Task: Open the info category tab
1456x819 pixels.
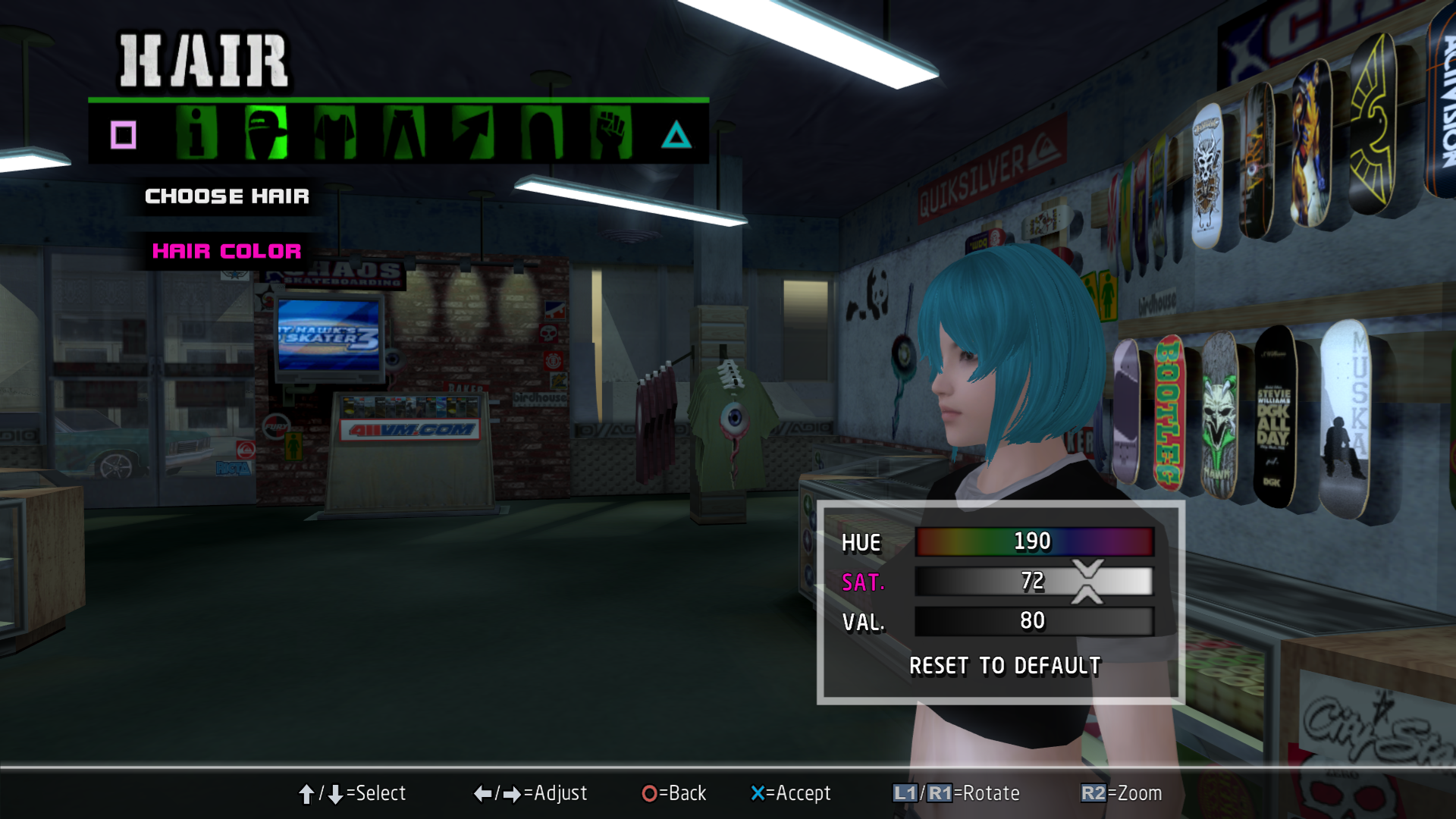Action: click(x=196, y=133)
